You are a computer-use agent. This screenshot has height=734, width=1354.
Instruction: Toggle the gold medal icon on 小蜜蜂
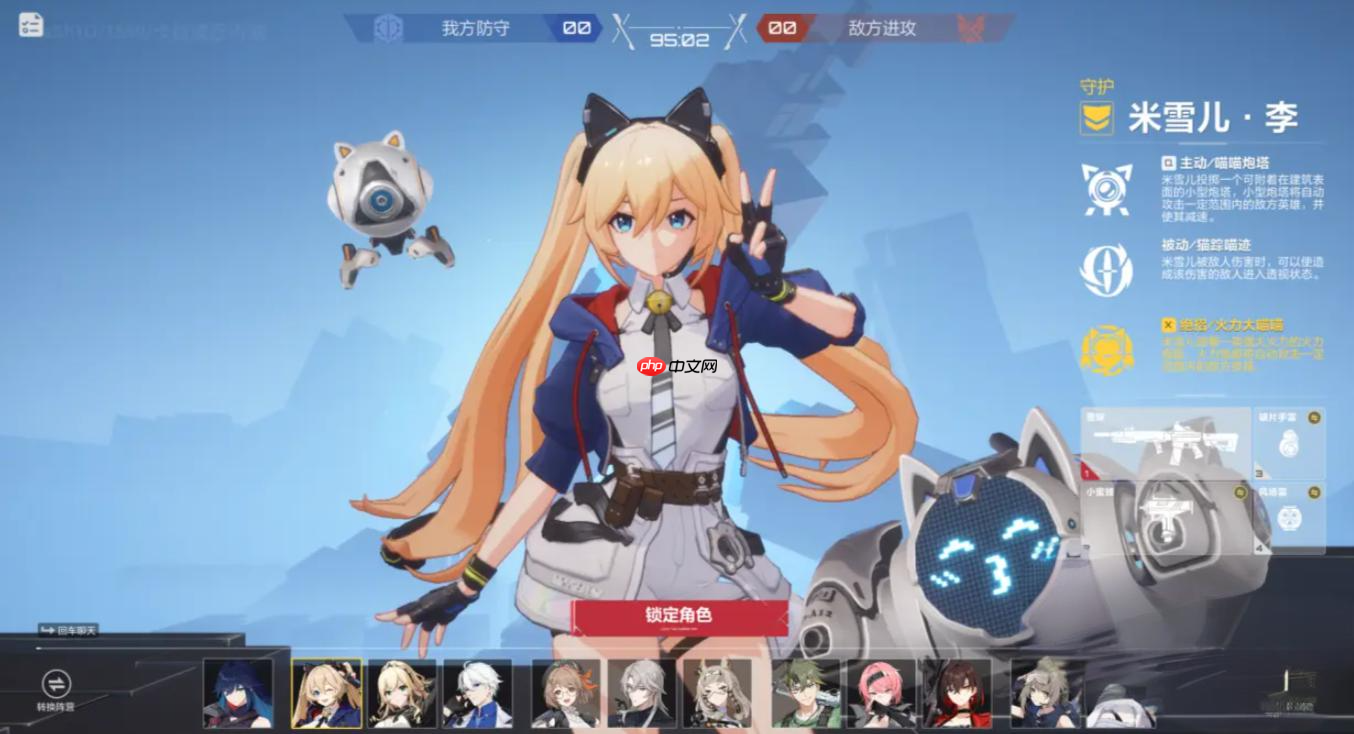pyautogui.click(x=1240, y=493)
